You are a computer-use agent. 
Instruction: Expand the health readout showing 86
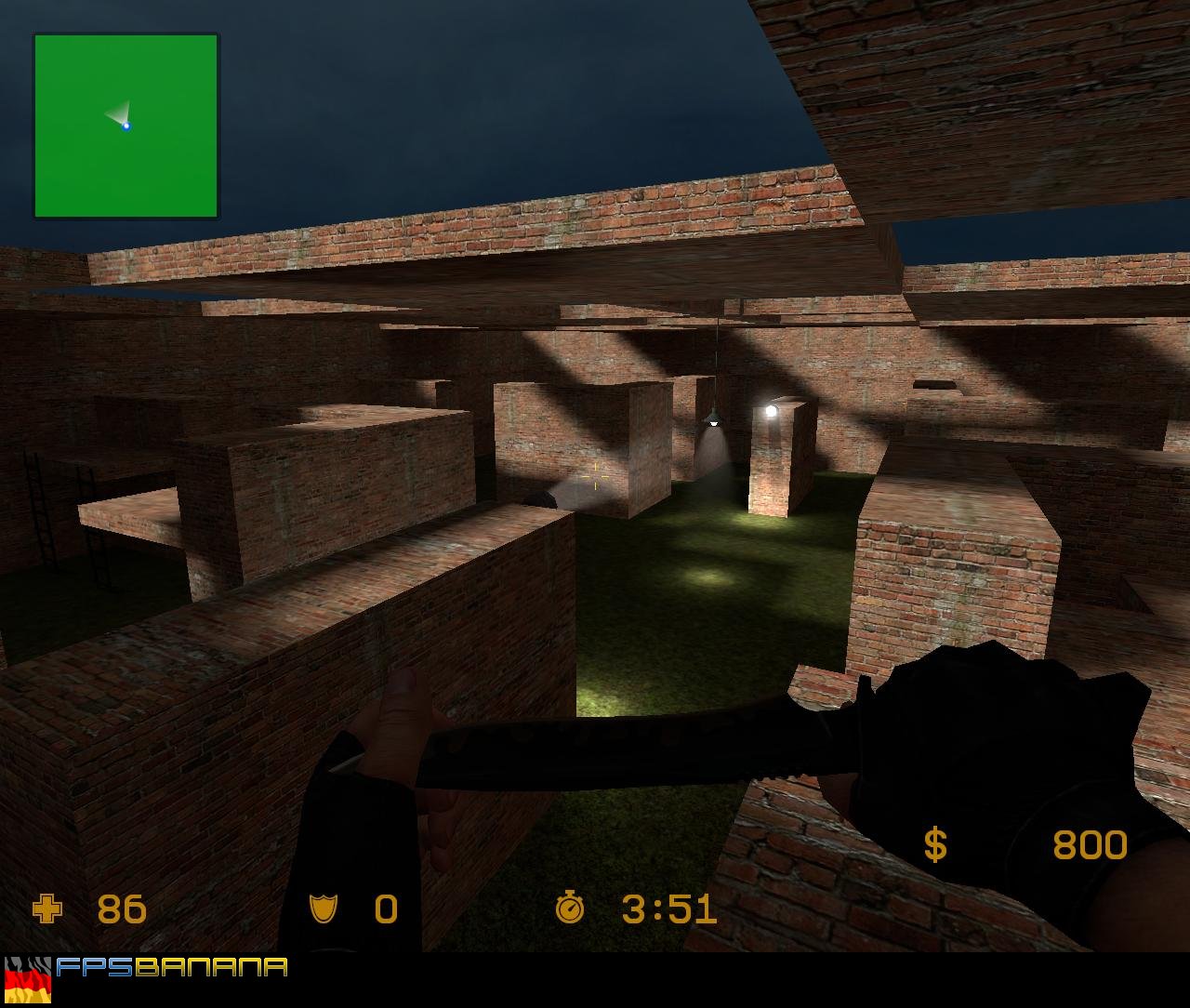click(x=120, y=909)
